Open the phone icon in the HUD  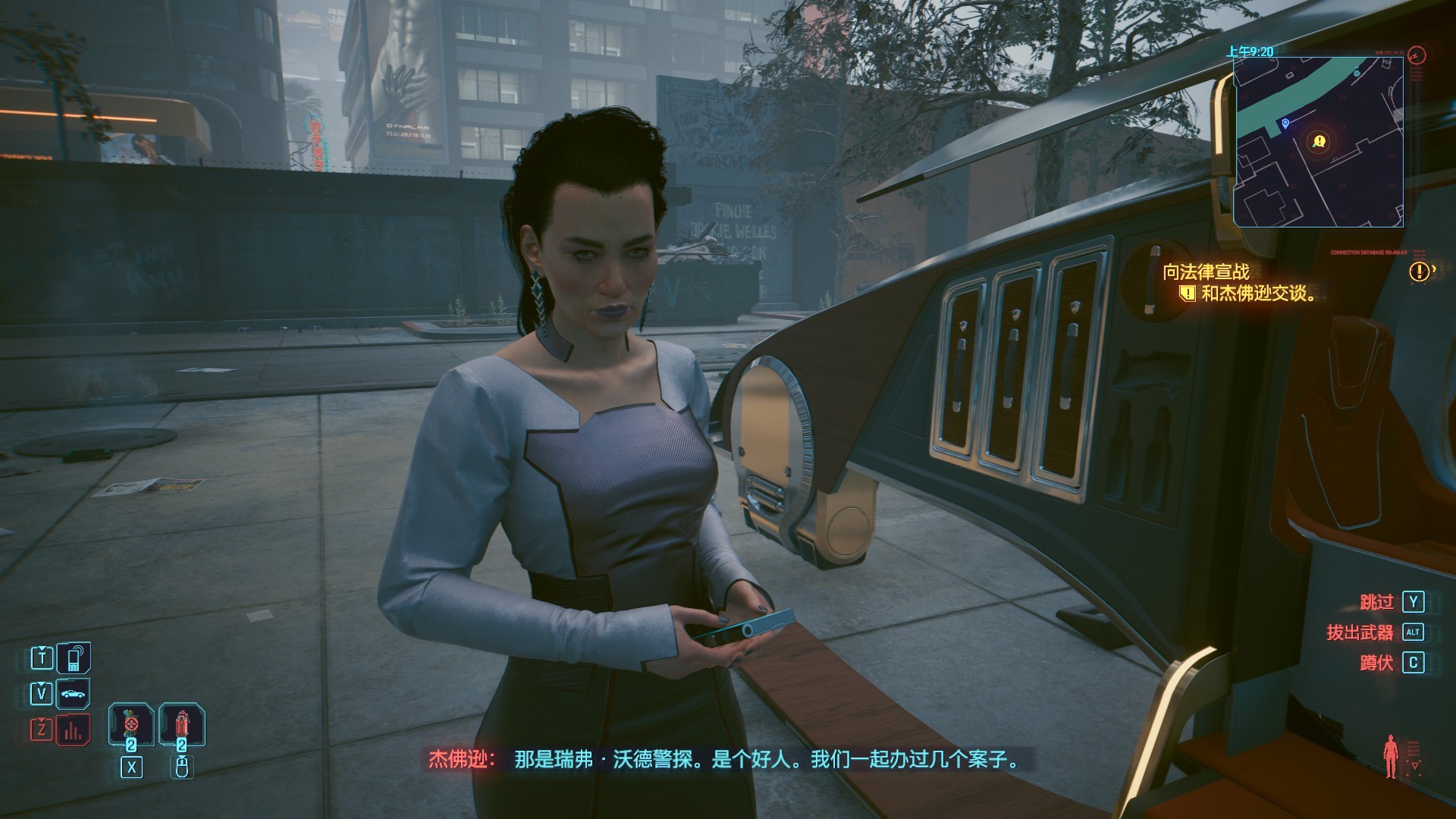point(74,657)
